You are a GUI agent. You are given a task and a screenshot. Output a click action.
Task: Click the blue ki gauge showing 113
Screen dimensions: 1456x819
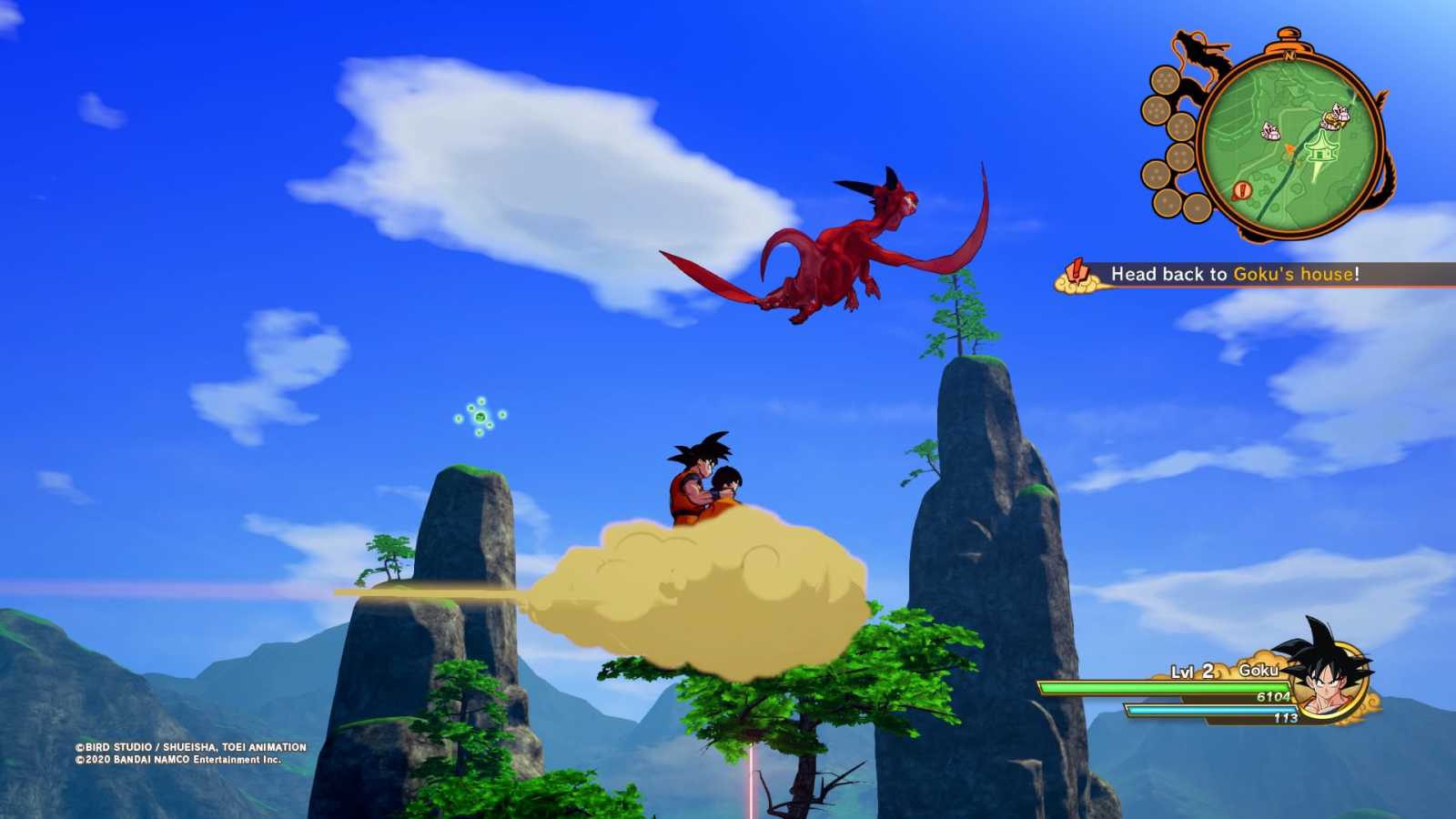click(1210, 710)
